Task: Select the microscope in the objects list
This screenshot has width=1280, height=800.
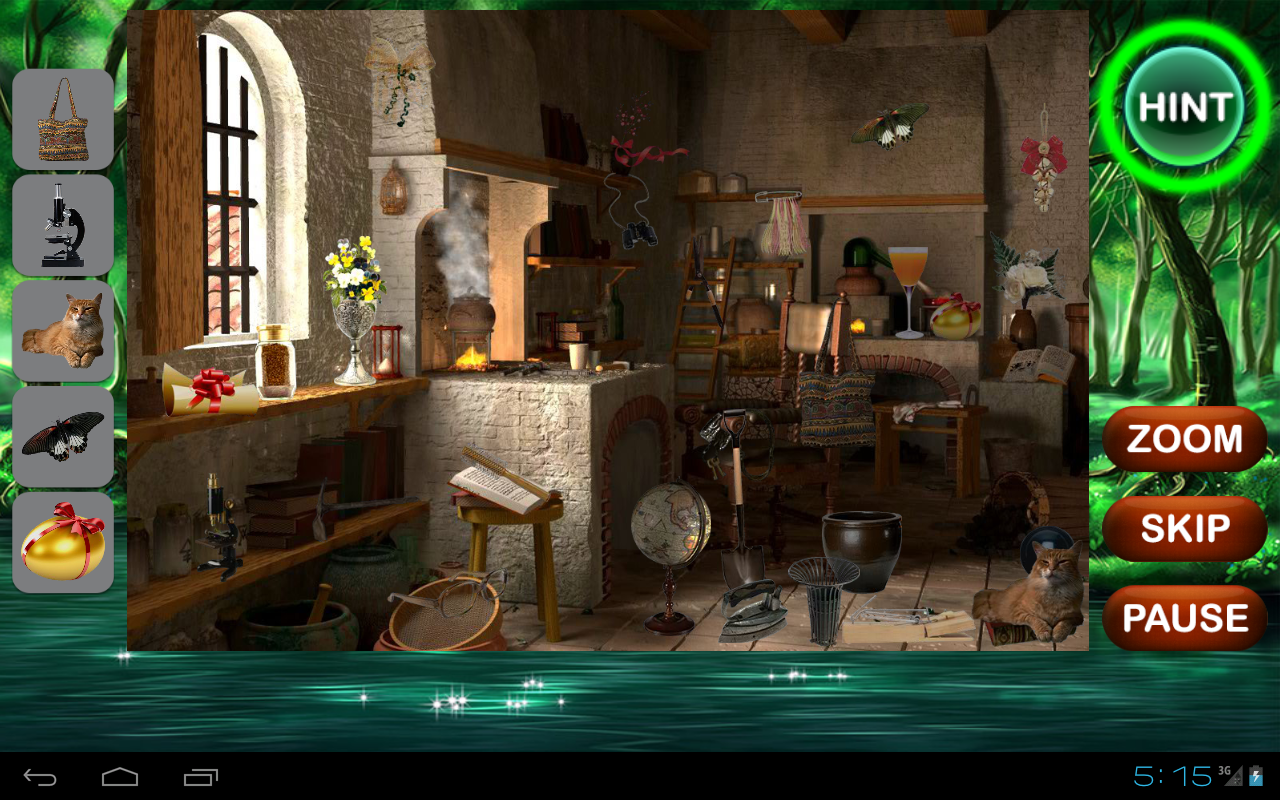Action: pos(62,225)
